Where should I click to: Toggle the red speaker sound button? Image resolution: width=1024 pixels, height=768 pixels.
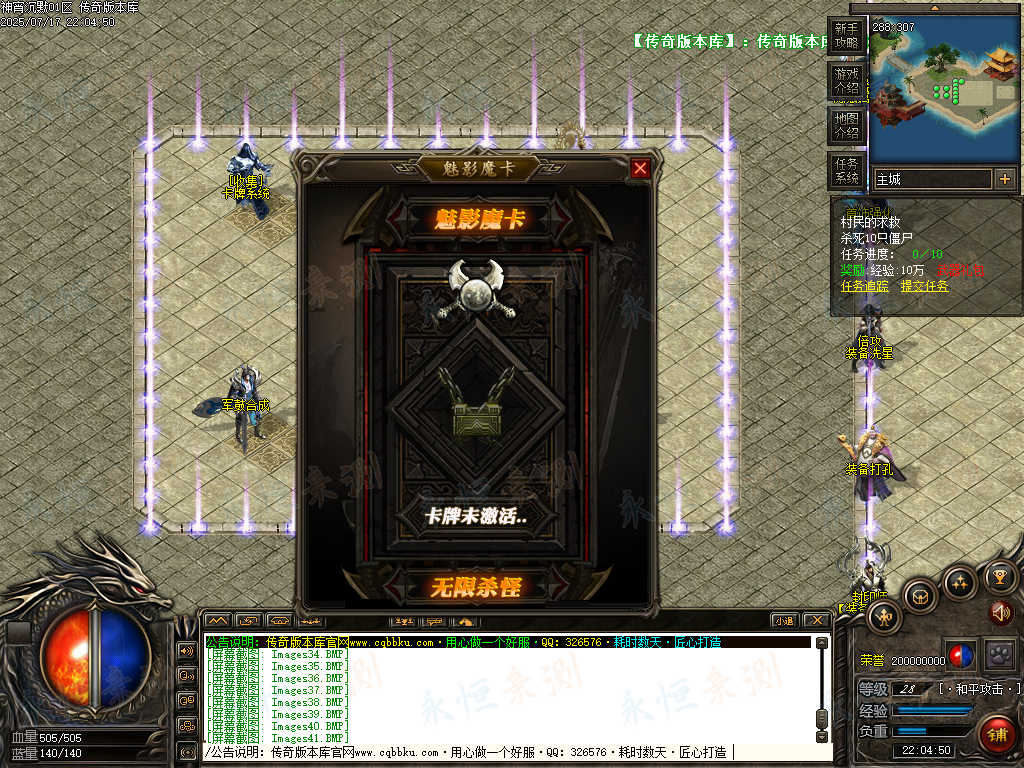click(1002, 612)
